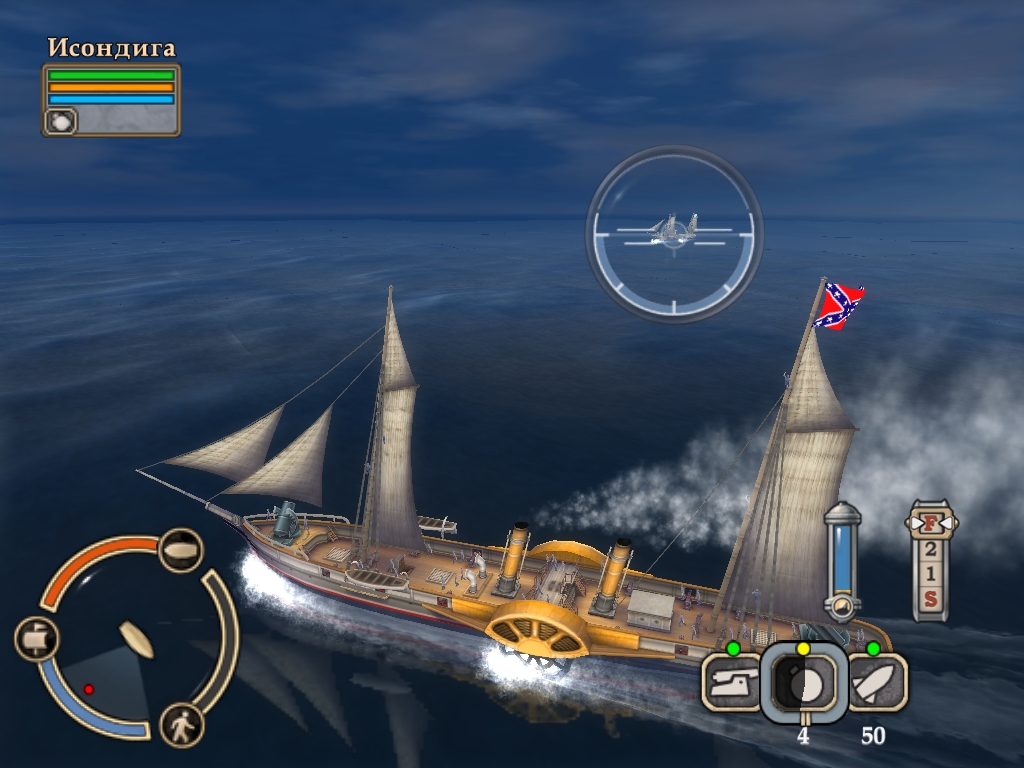Click the cannonball icon in the Исондига panel

(60, 121)
